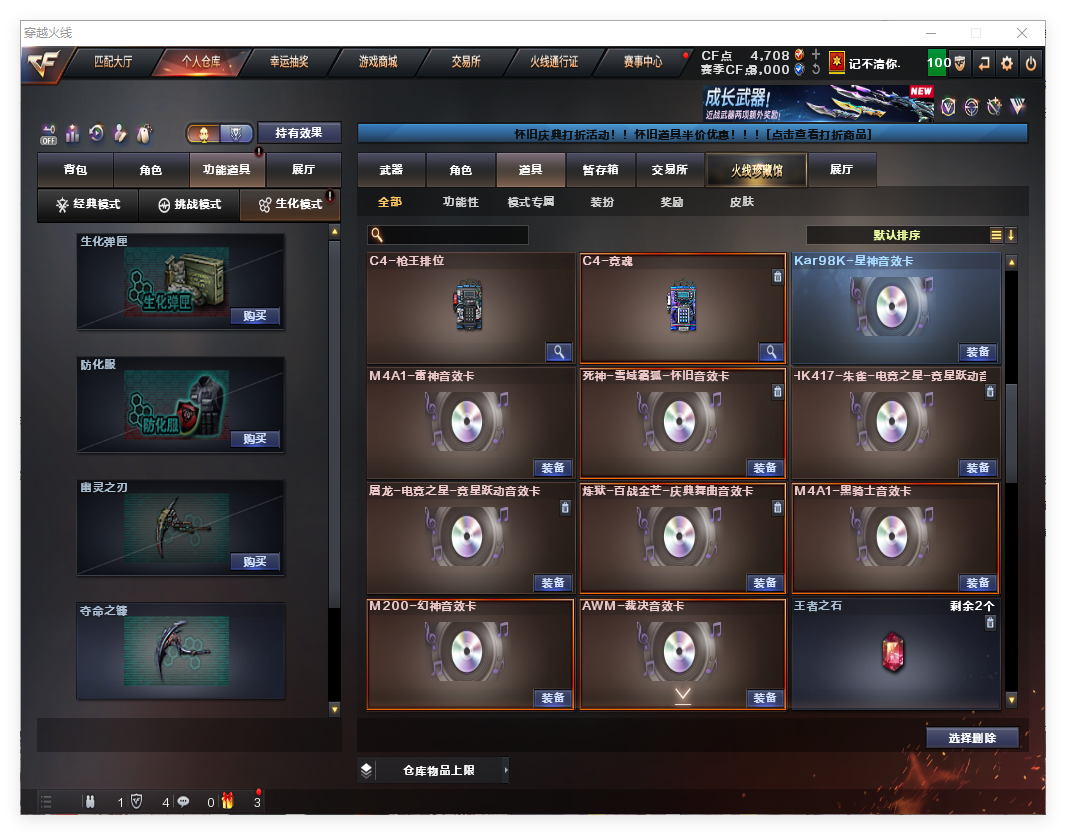Select the 王者之石 red gem item
This screenshot has width=1066, height=835.
891,652
